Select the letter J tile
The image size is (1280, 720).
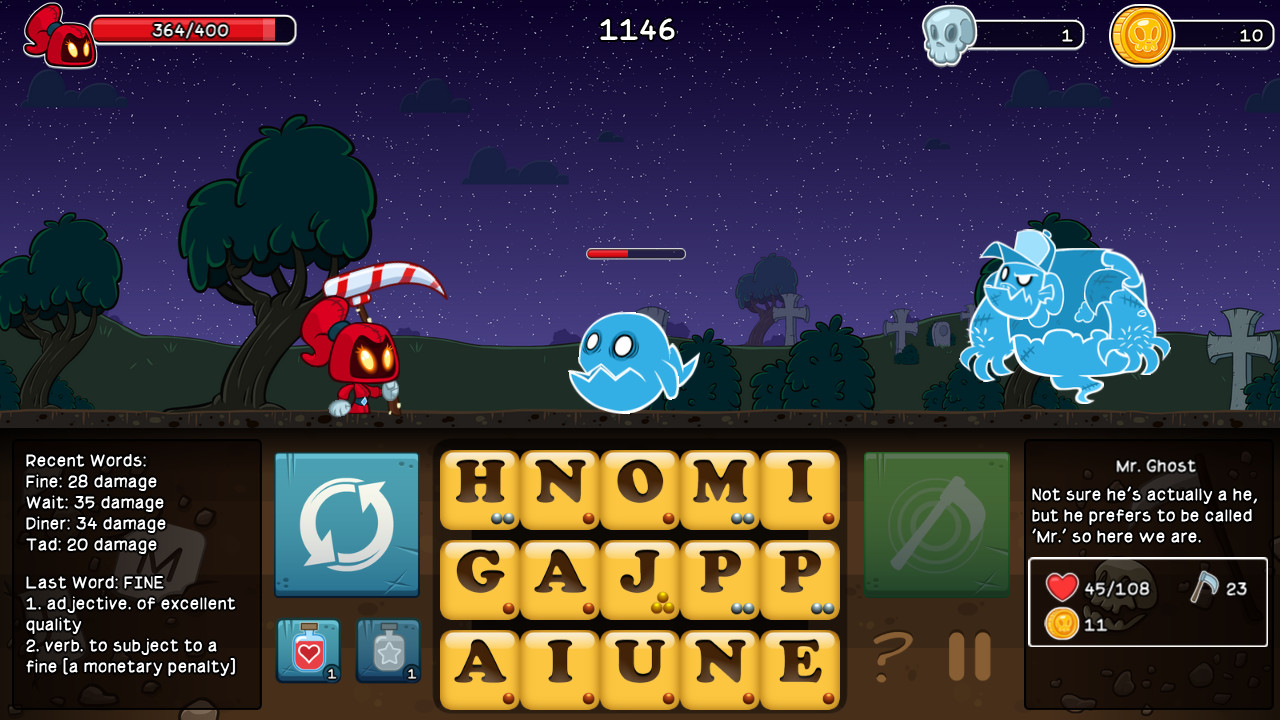click(641, 579)
